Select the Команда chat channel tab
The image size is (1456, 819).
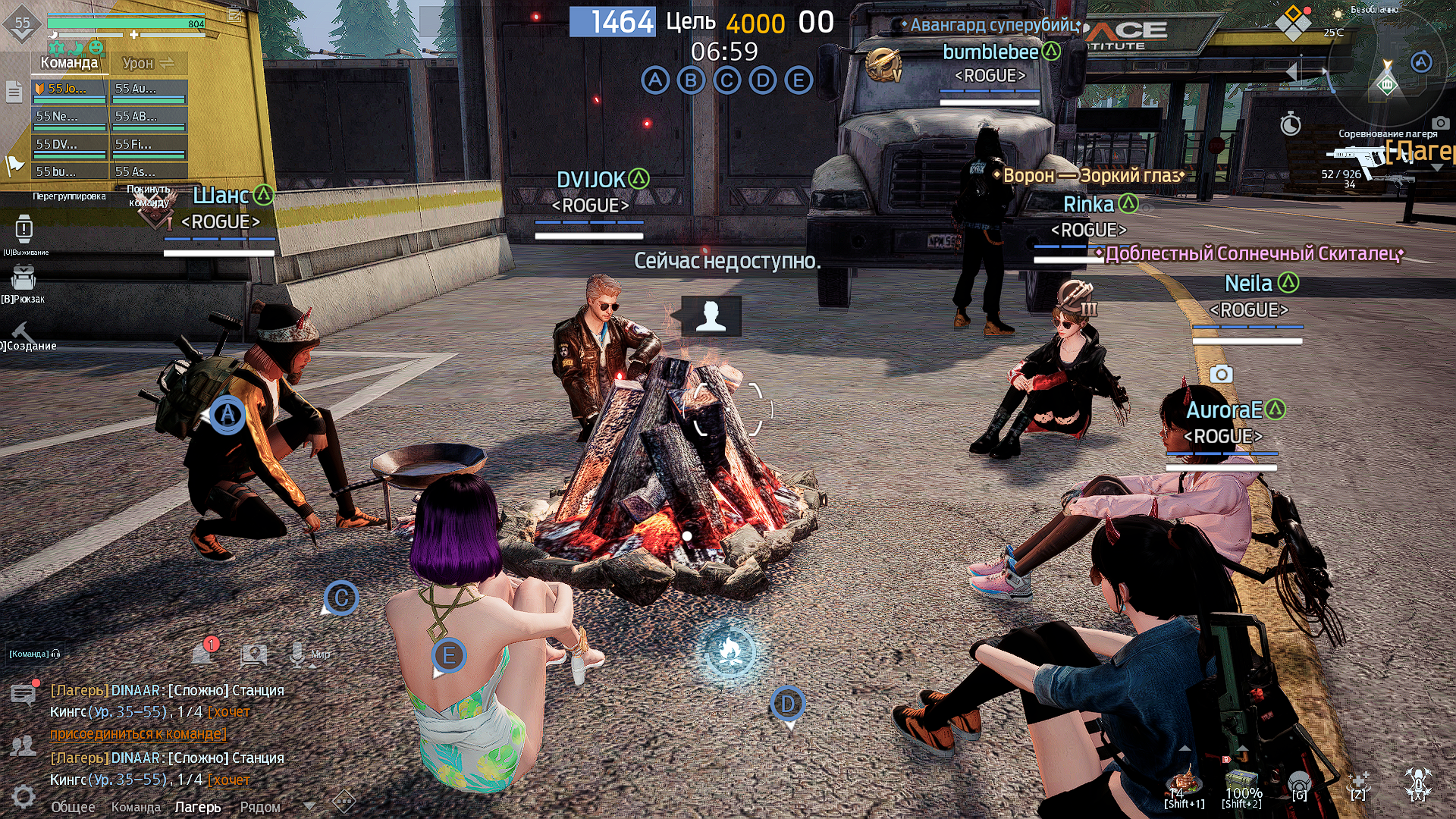pyautogui.click(x=136, y=807)
